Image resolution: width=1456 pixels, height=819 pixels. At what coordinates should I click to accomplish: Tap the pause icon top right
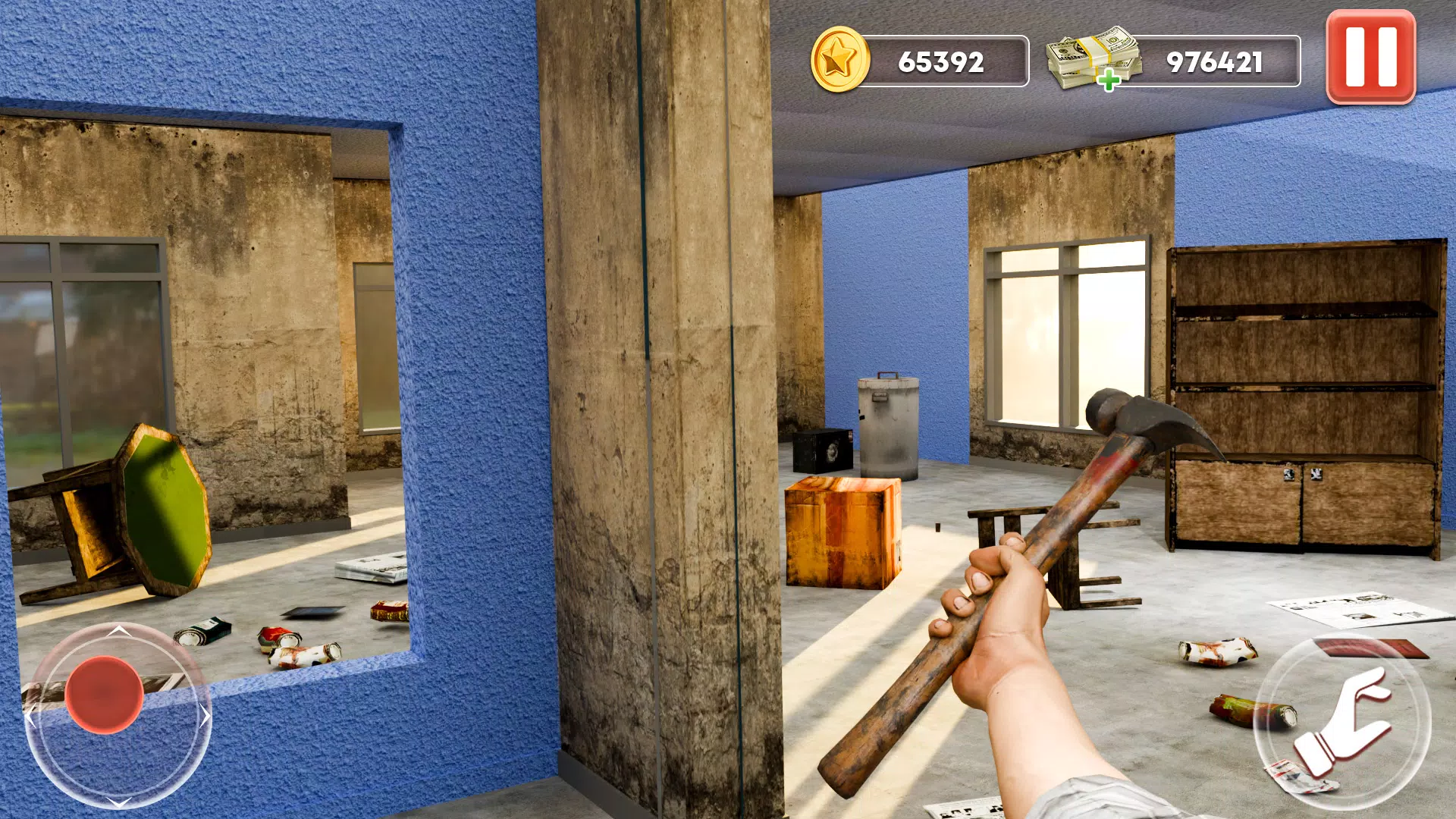[x=1370, y=54]
